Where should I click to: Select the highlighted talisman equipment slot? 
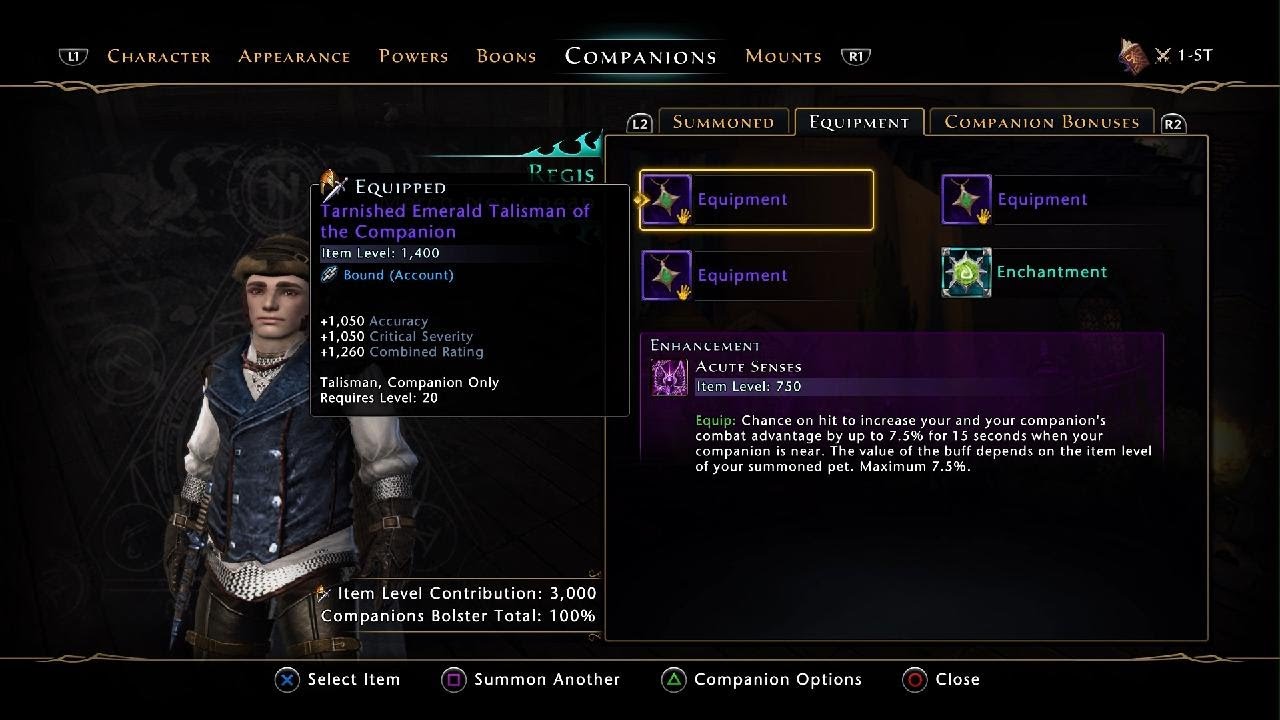756,200
